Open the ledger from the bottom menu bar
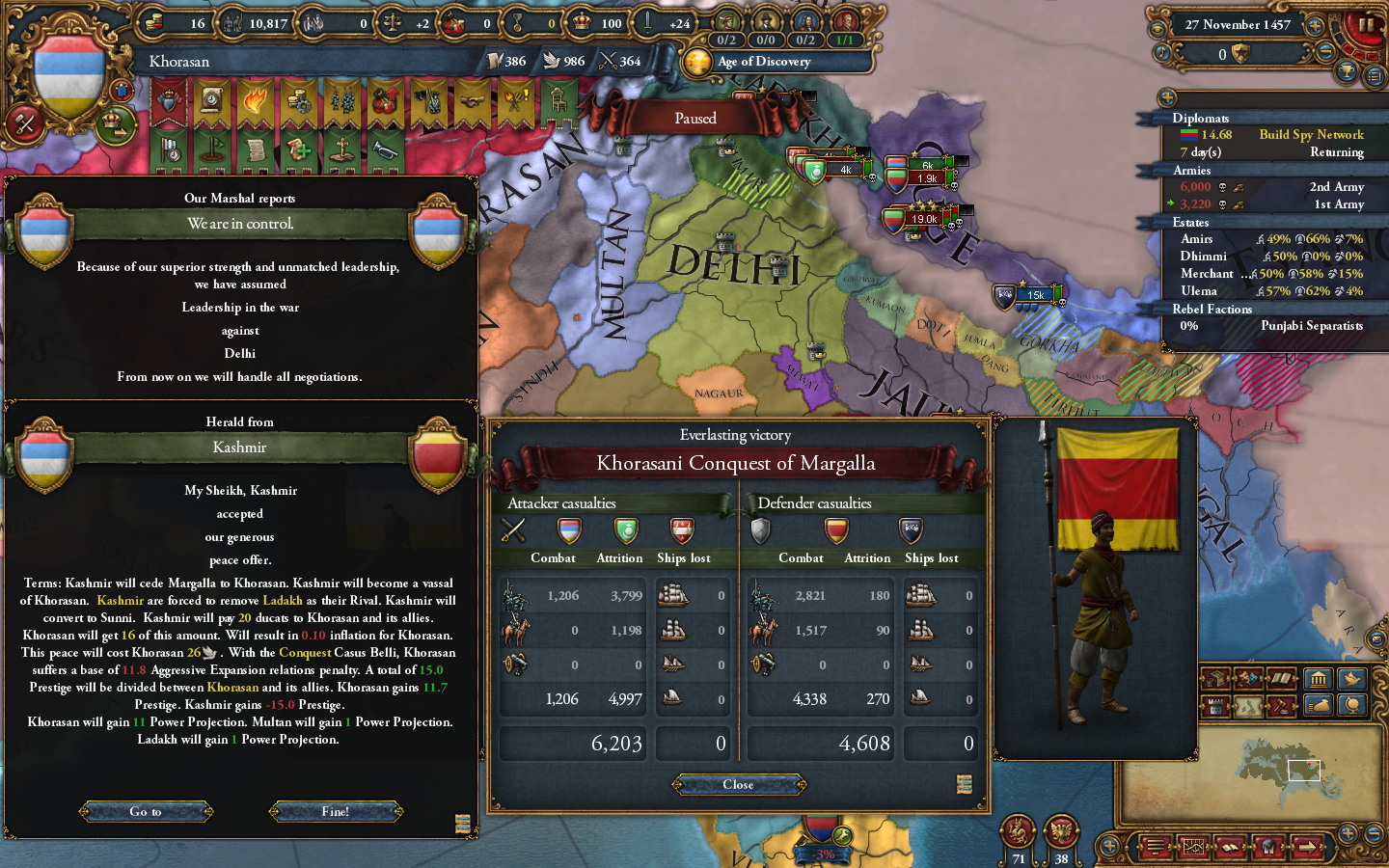 (x=1231, y=847)
